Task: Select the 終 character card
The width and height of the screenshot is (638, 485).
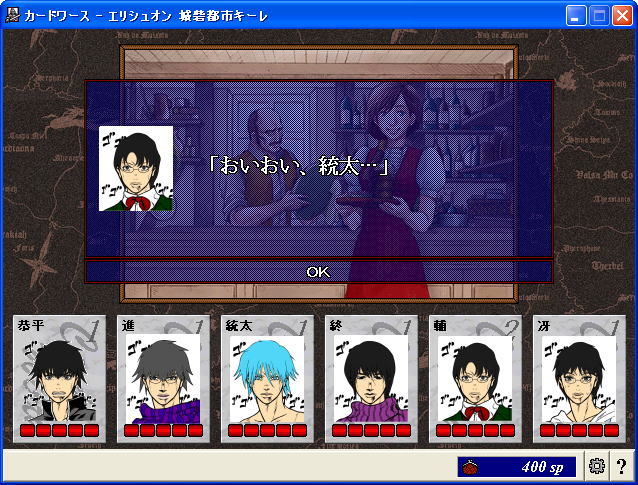Action: [371, 379]
